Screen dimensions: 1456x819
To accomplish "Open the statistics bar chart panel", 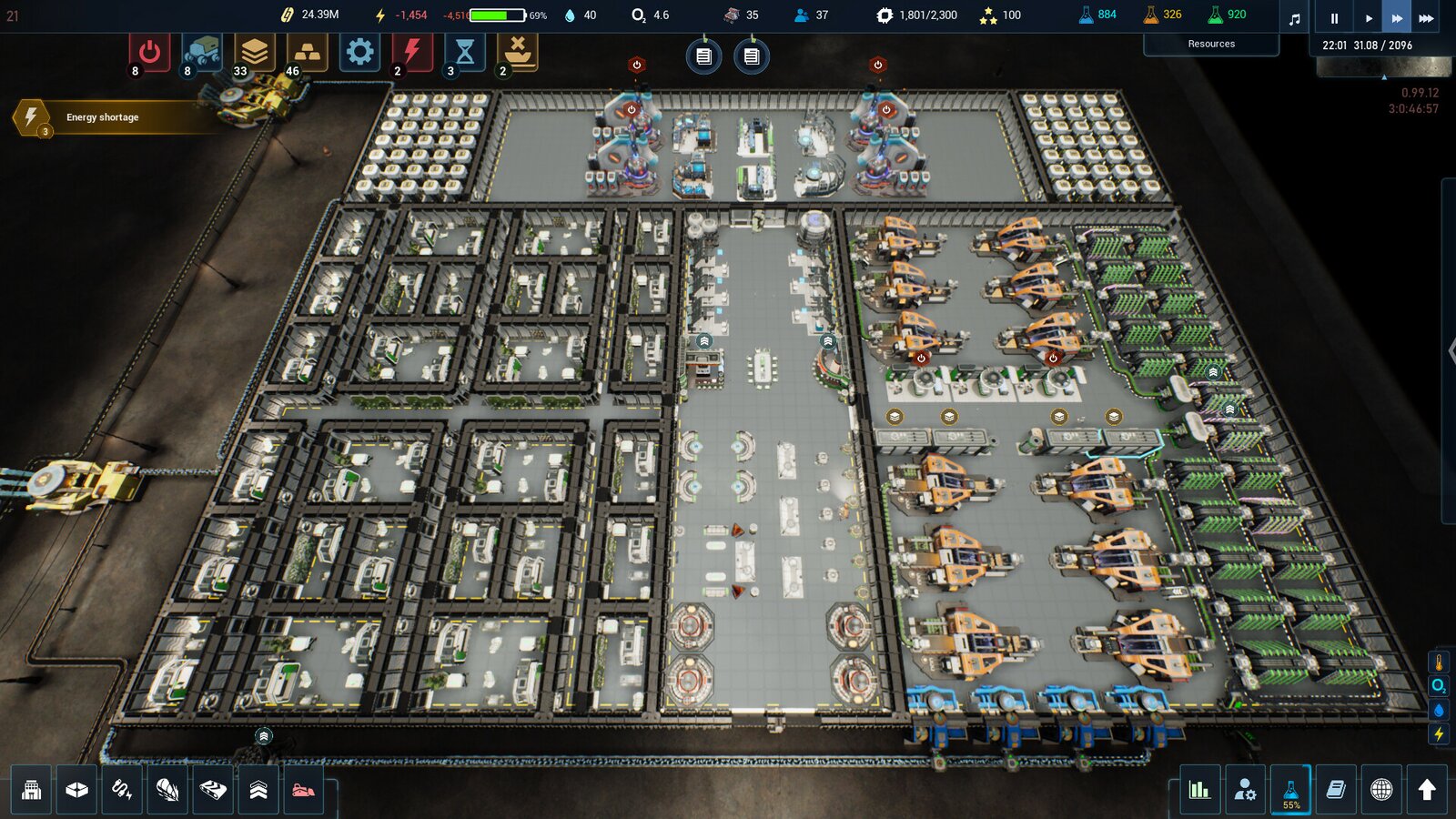I will pos(1199,789).
